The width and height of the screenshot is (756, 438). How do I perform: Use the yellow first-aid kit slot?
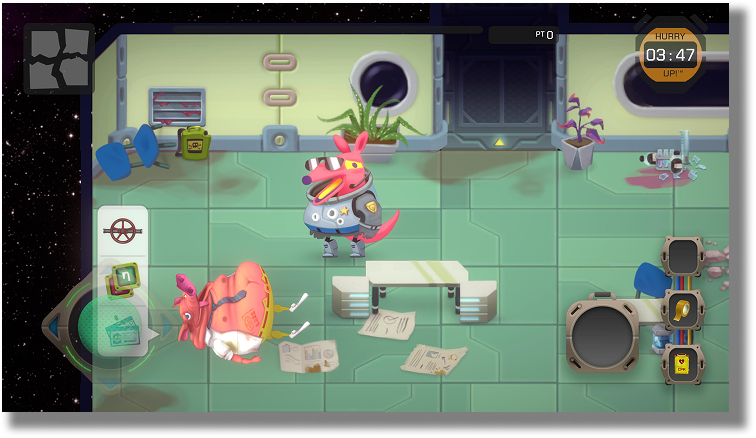(682, 362)
